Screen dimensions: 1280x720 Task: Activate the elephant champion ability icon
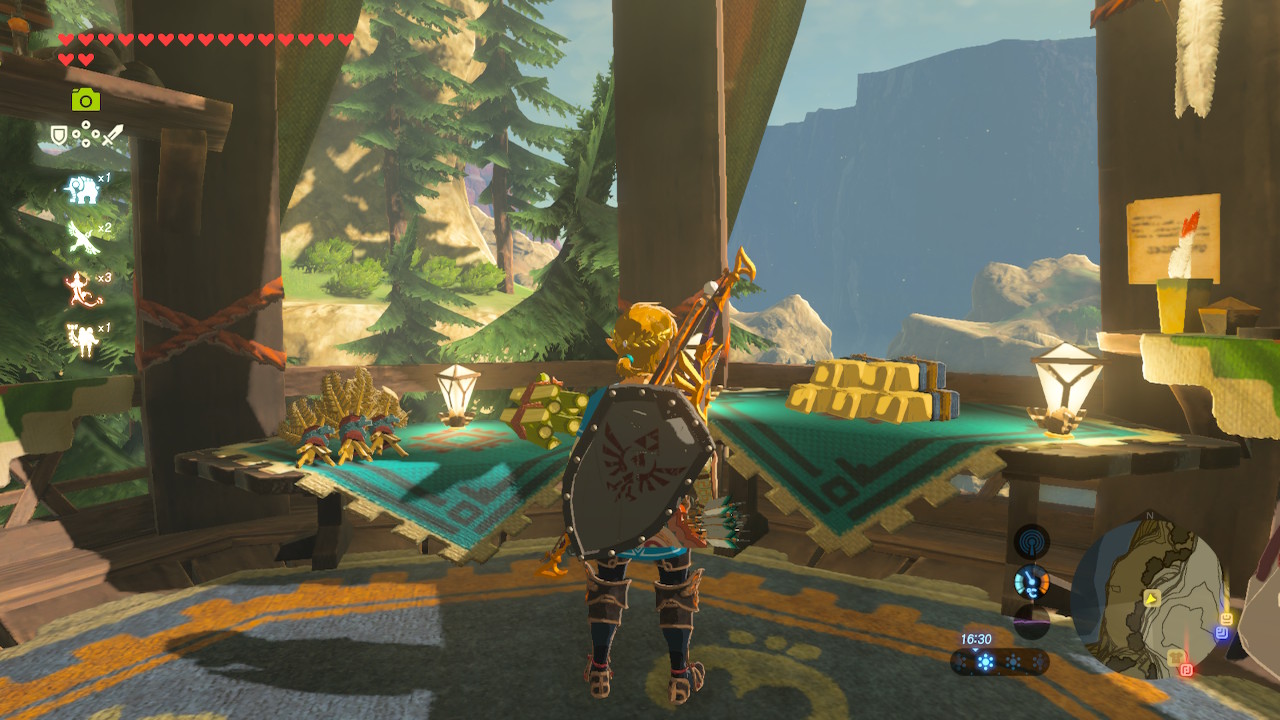click(82, 189)
